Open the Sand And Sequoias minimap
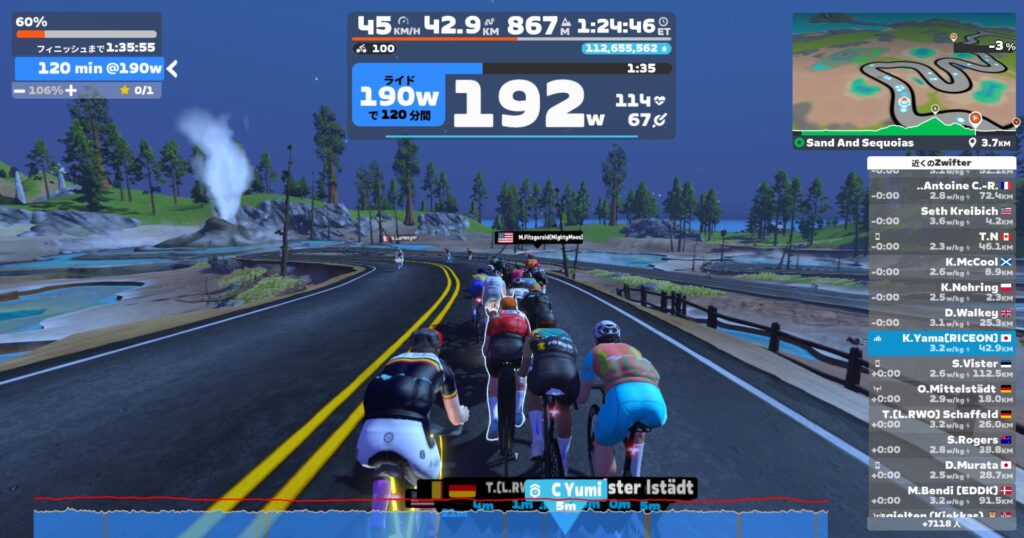 [903, 81]
